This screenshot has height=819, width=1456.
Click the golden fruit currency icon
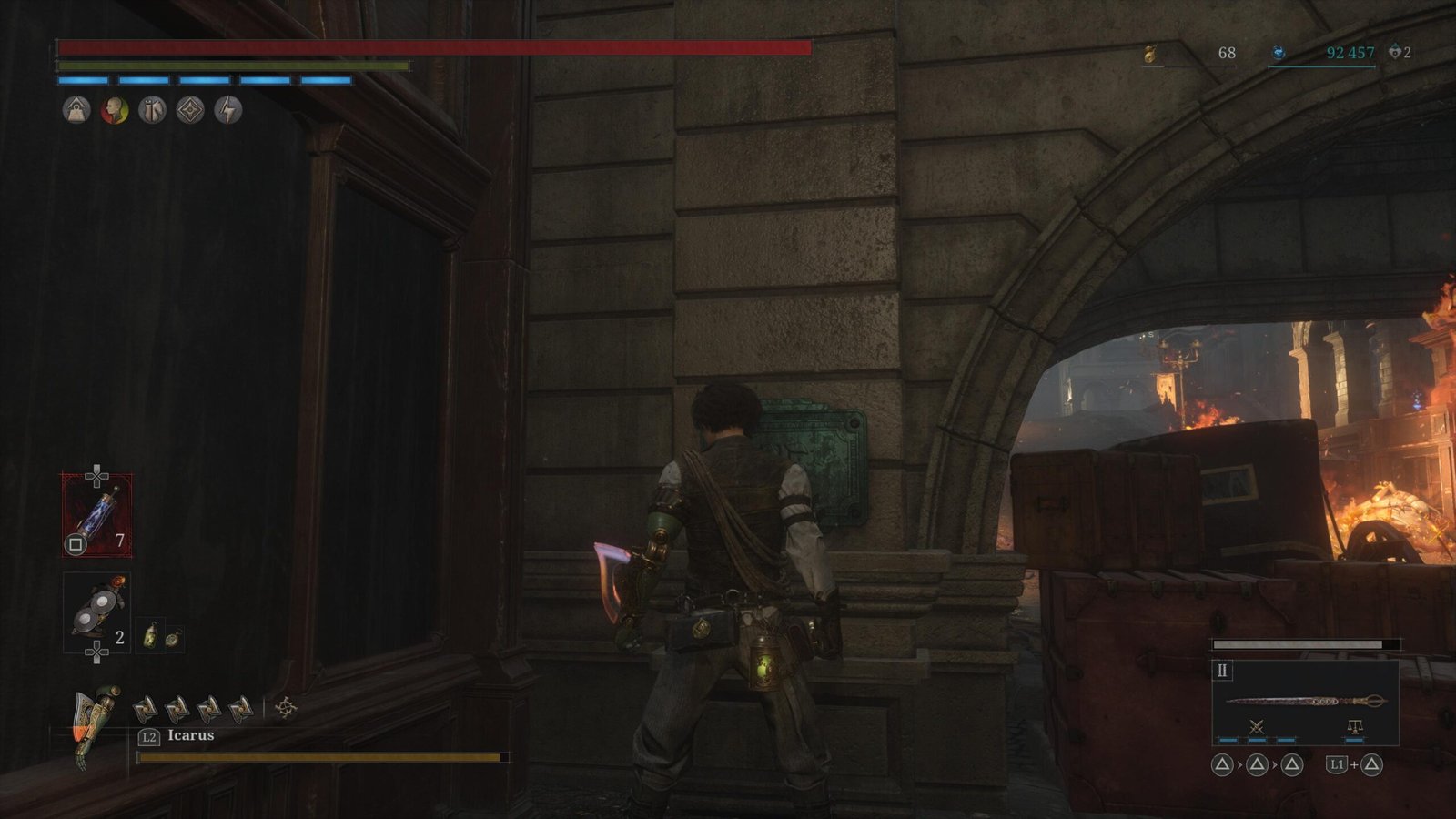pyautogui.click(x=1150, y=54)
